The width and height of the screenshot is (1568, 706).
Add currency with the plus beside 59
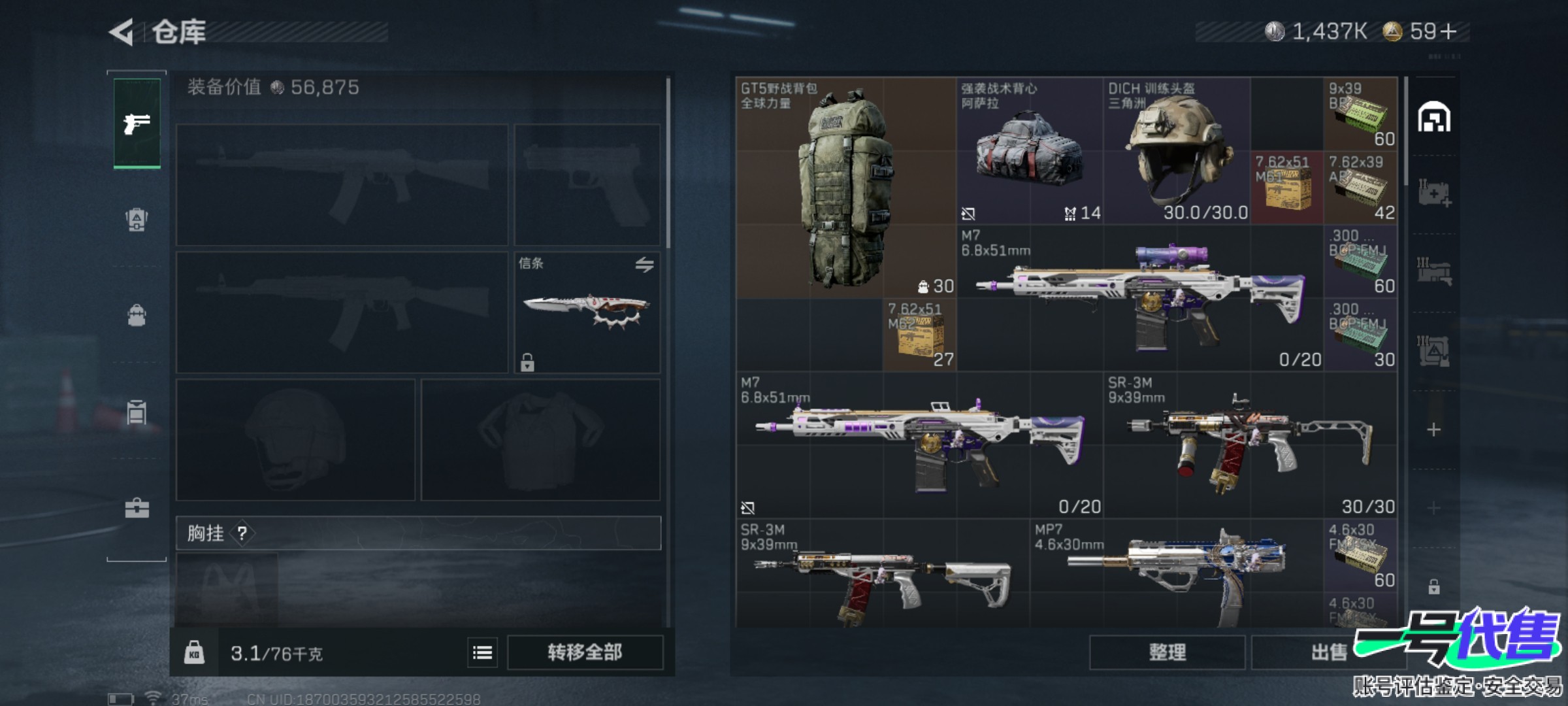[x=1448, y=31]
